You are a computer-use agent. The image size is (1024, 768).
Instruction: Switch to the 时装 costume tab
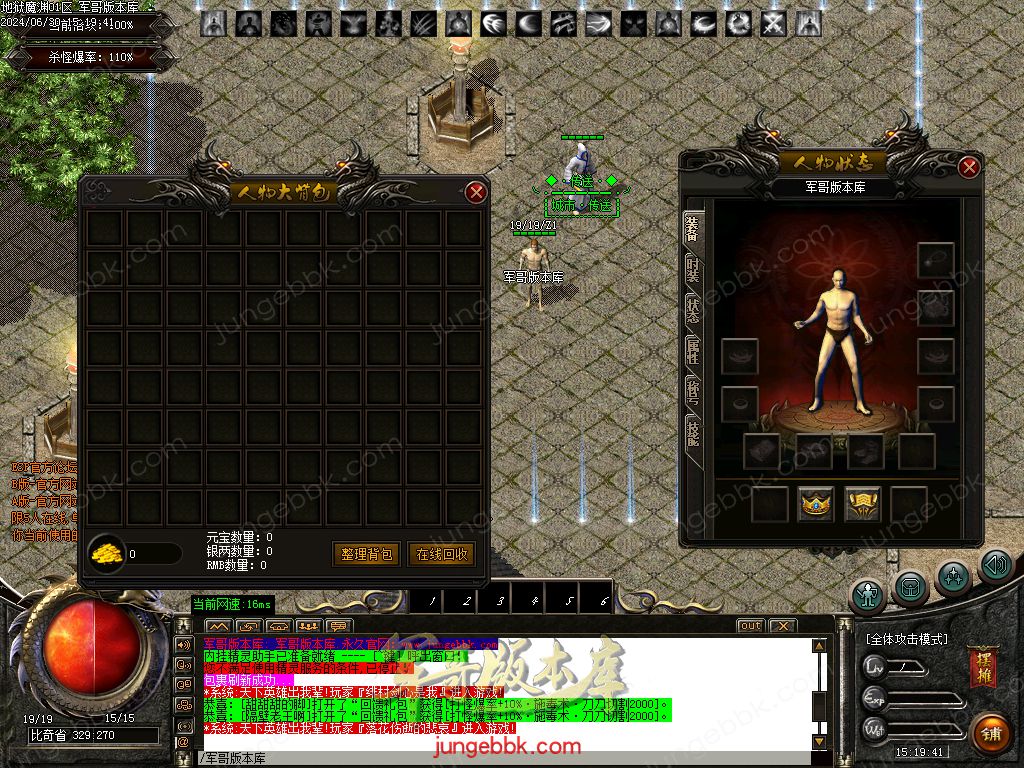pos(692,269)
